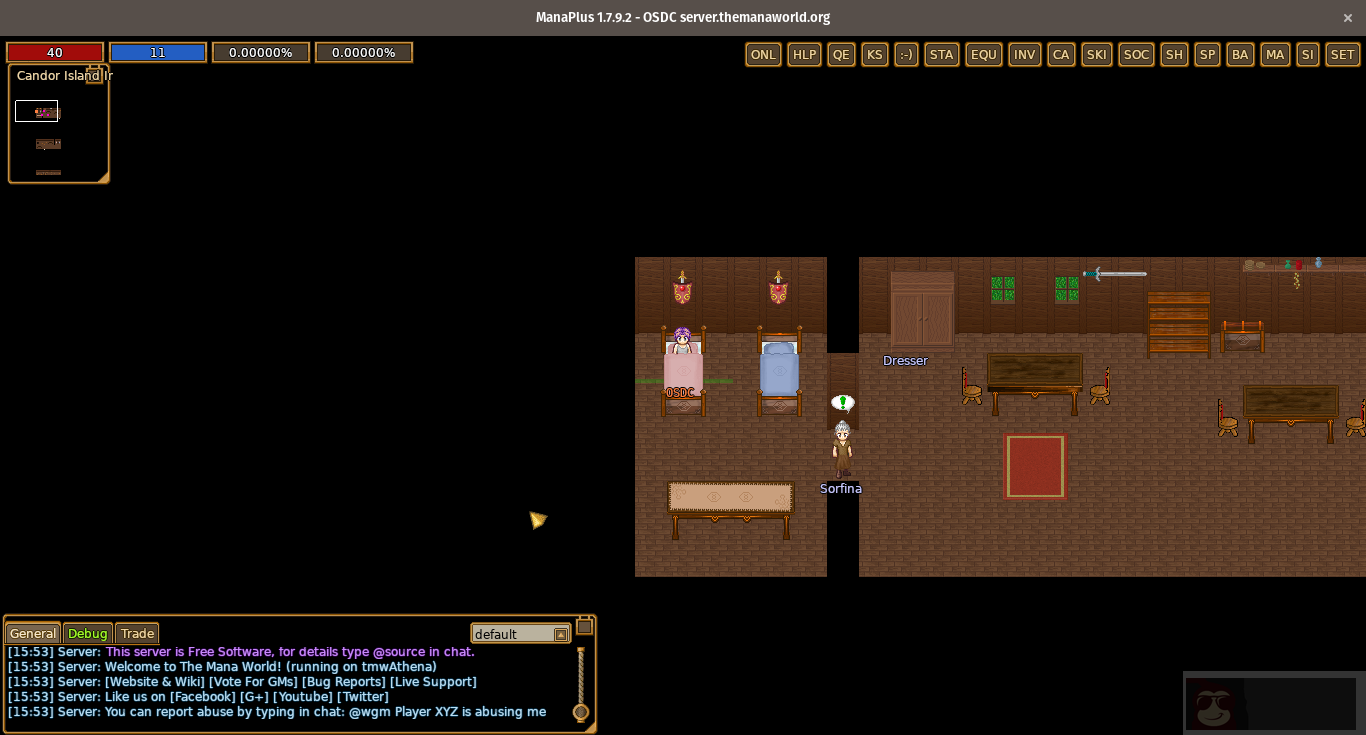
Task: Click the HLP help button
Action: pos(804,55)
